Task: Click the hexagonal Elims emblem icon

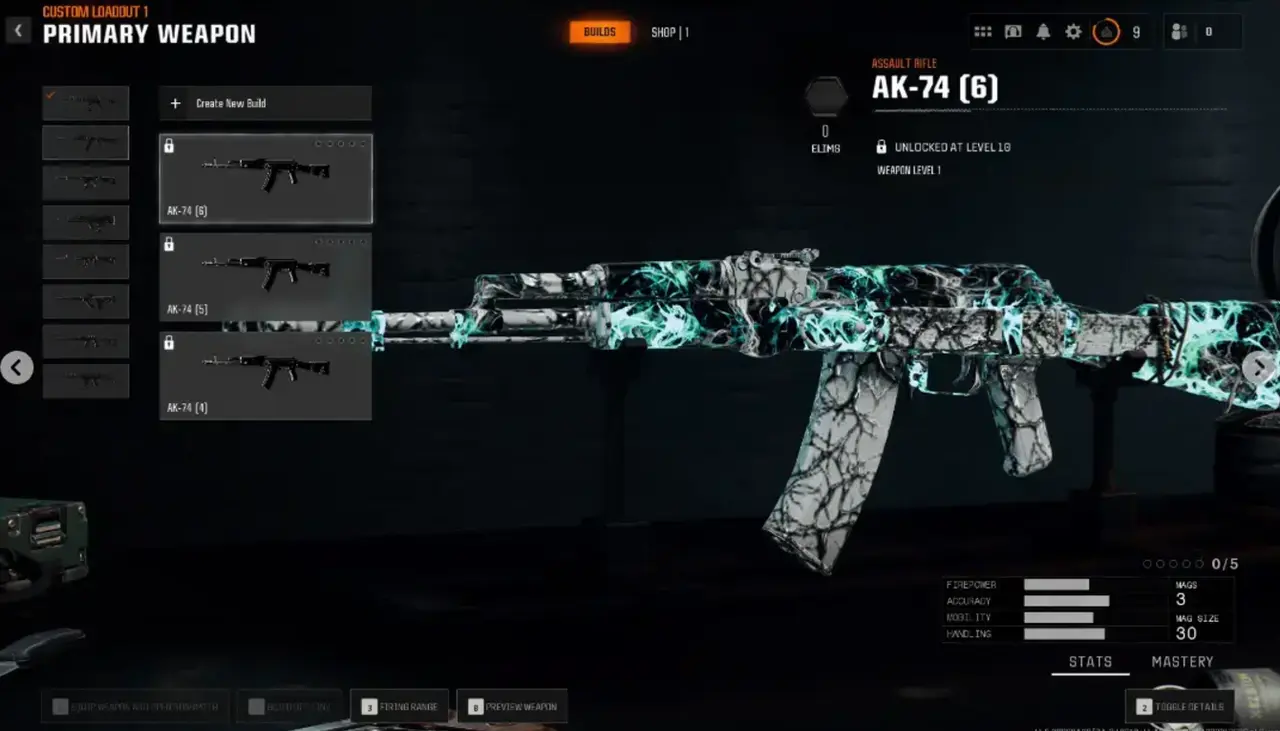Action: (825, 97)
